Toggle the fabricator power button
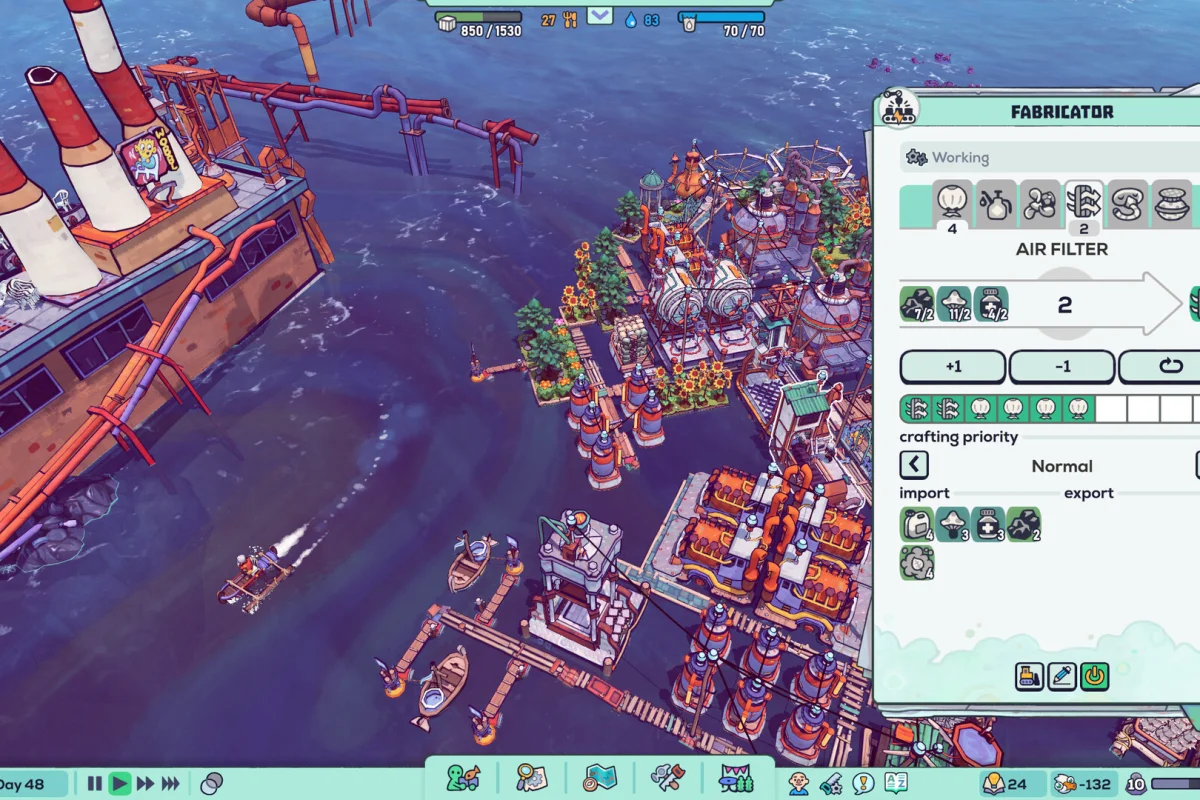The image size is (1200, 800). coord(1095,677)
